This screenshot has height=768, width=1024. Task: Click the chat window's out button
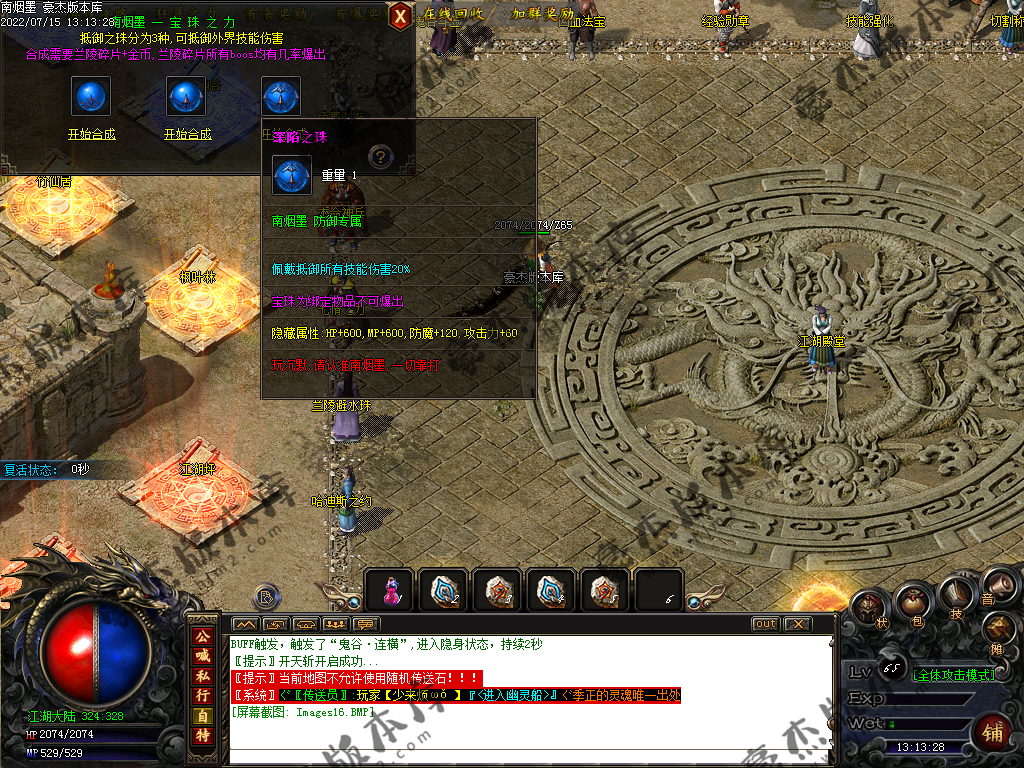click(765, 624)
